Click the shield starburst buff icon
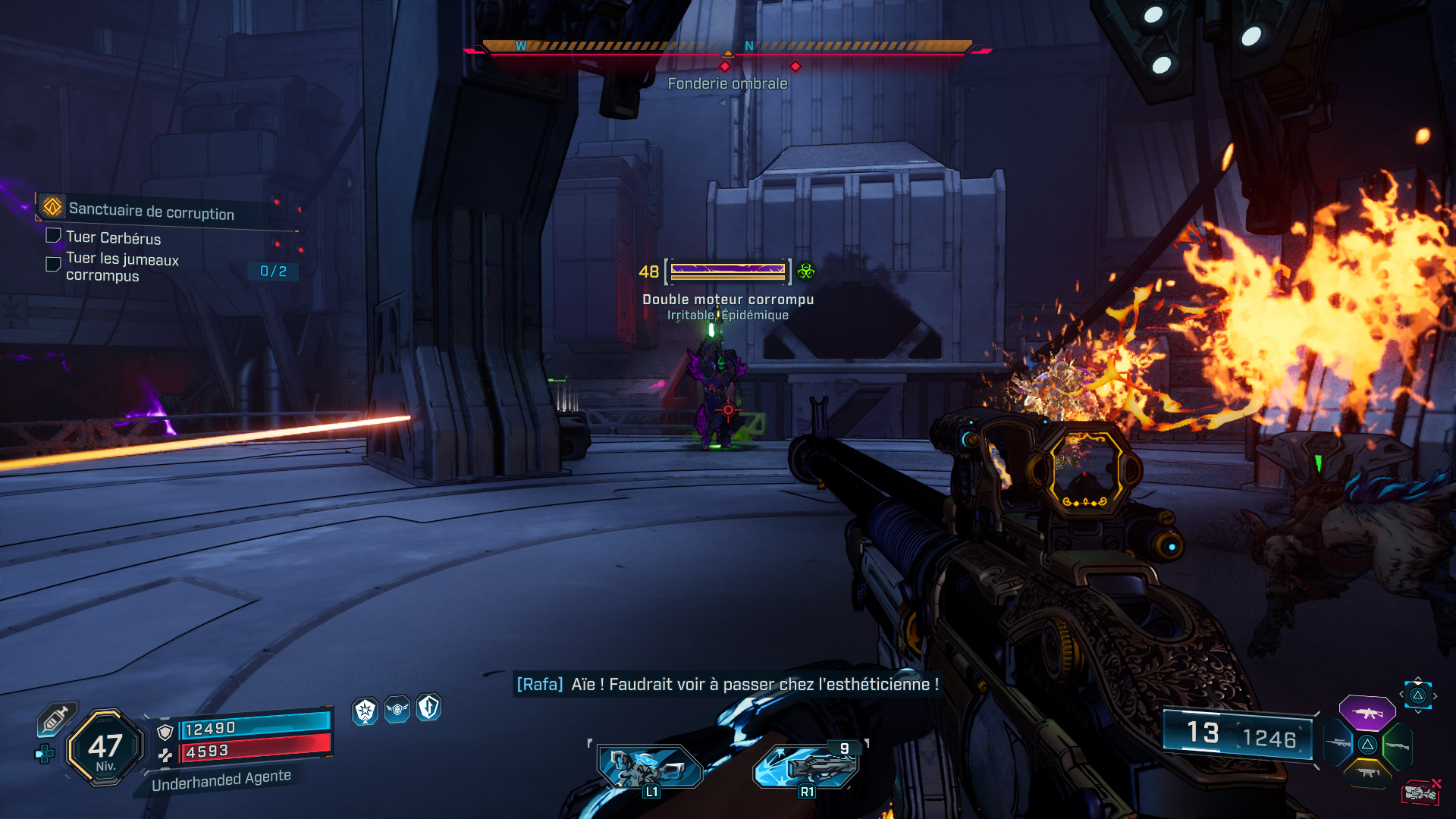The height and width of the screenshot is (819, 1456). pos(366,711)
